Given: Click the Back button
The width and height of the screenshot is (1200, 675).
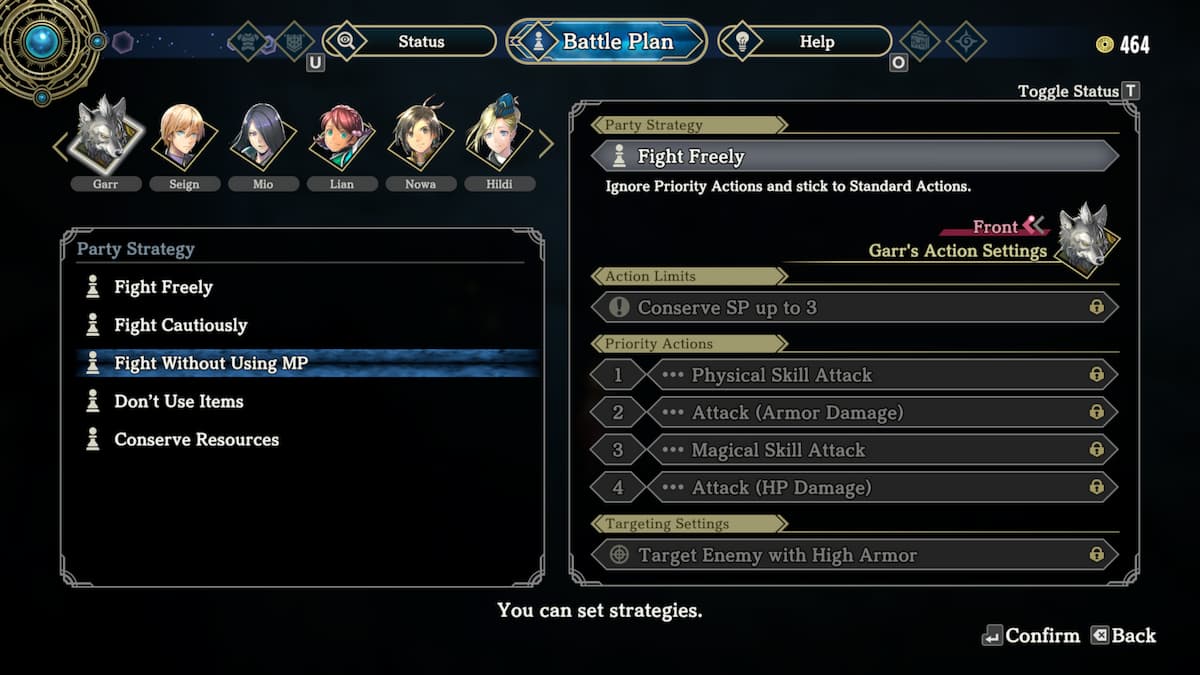Looking at the screenshot, I should click(x=1123, y=636).
